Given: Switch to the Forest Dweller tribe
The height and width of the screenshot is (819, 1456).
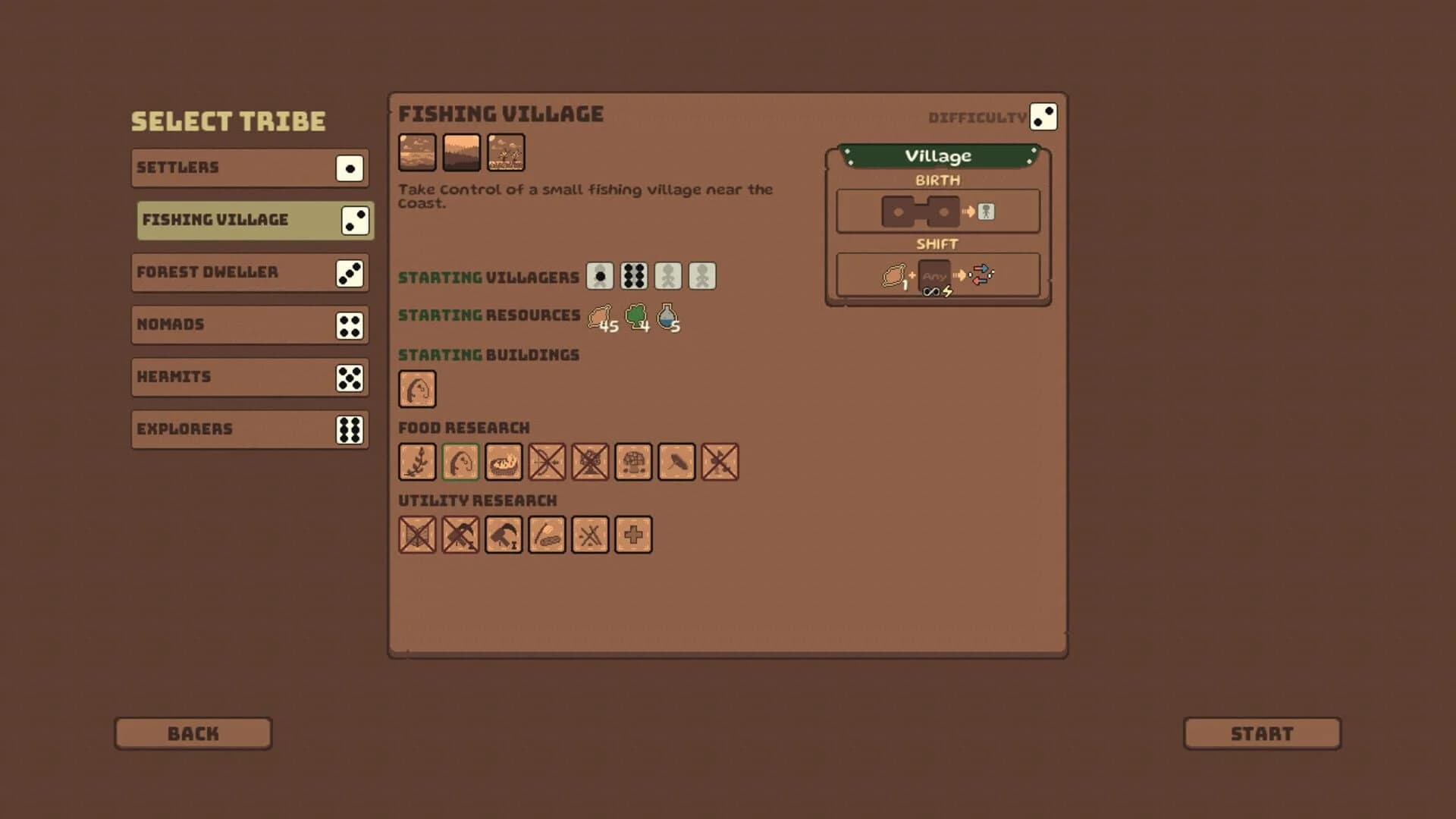Looking at the screenshot, I should click(250, 272).
